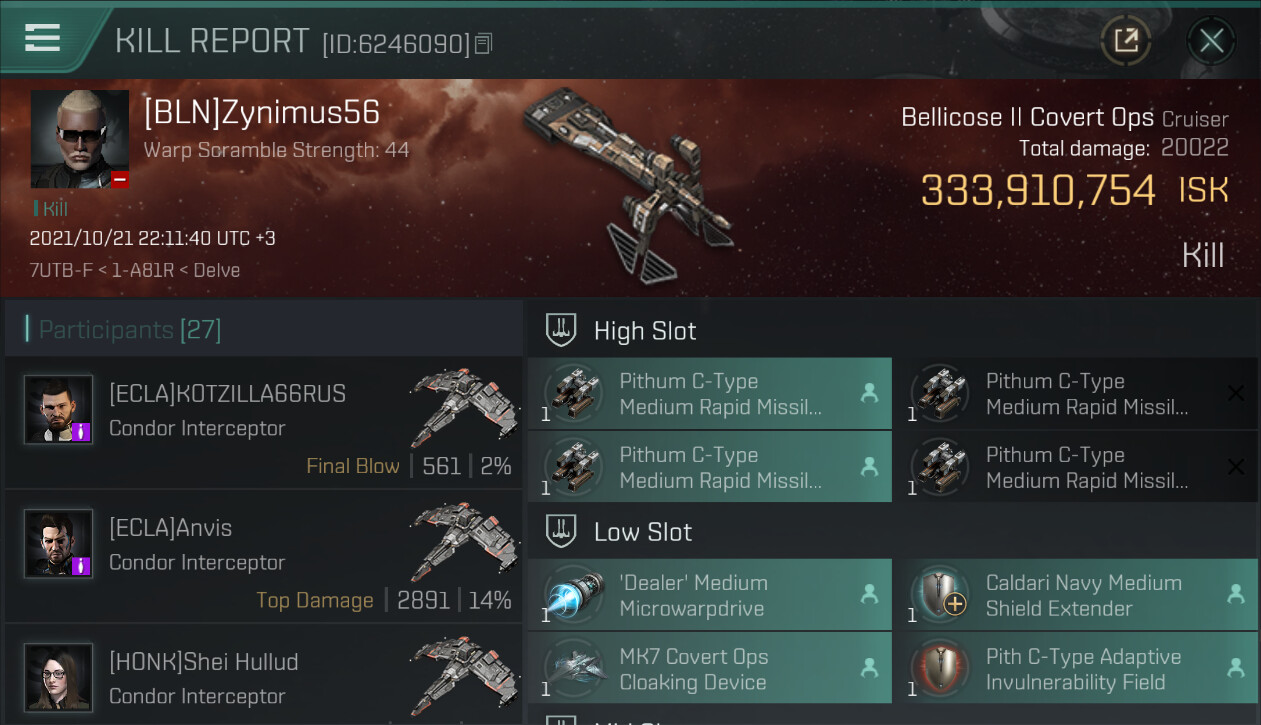Share the kill report externally
This screenshot has height=725, width=1261.
pos(1125,41)
